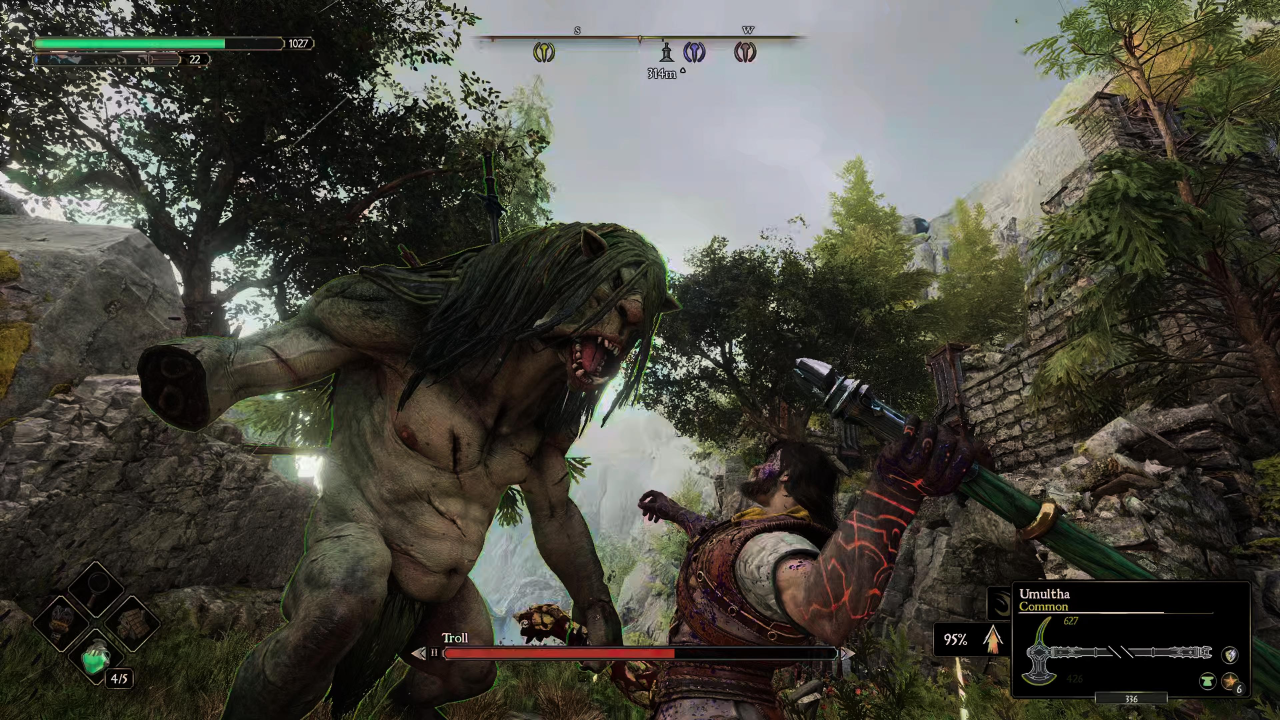Click the lightning shield icon on weapon panel
The height and width of the screenshot is (720, 1280).
[x=1230, y=655]
